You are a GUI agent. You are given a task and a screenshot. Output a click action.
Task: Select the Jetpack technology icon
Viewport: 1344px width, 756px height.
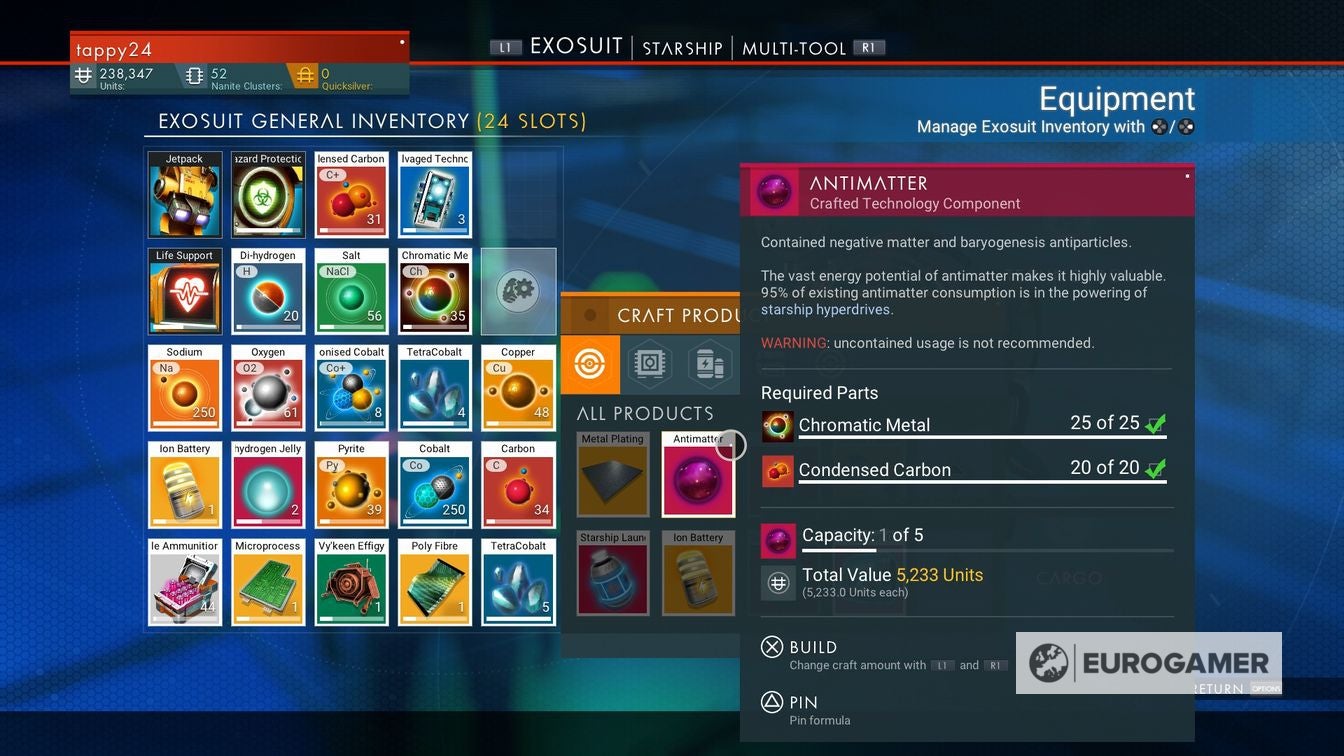[184, 194]
